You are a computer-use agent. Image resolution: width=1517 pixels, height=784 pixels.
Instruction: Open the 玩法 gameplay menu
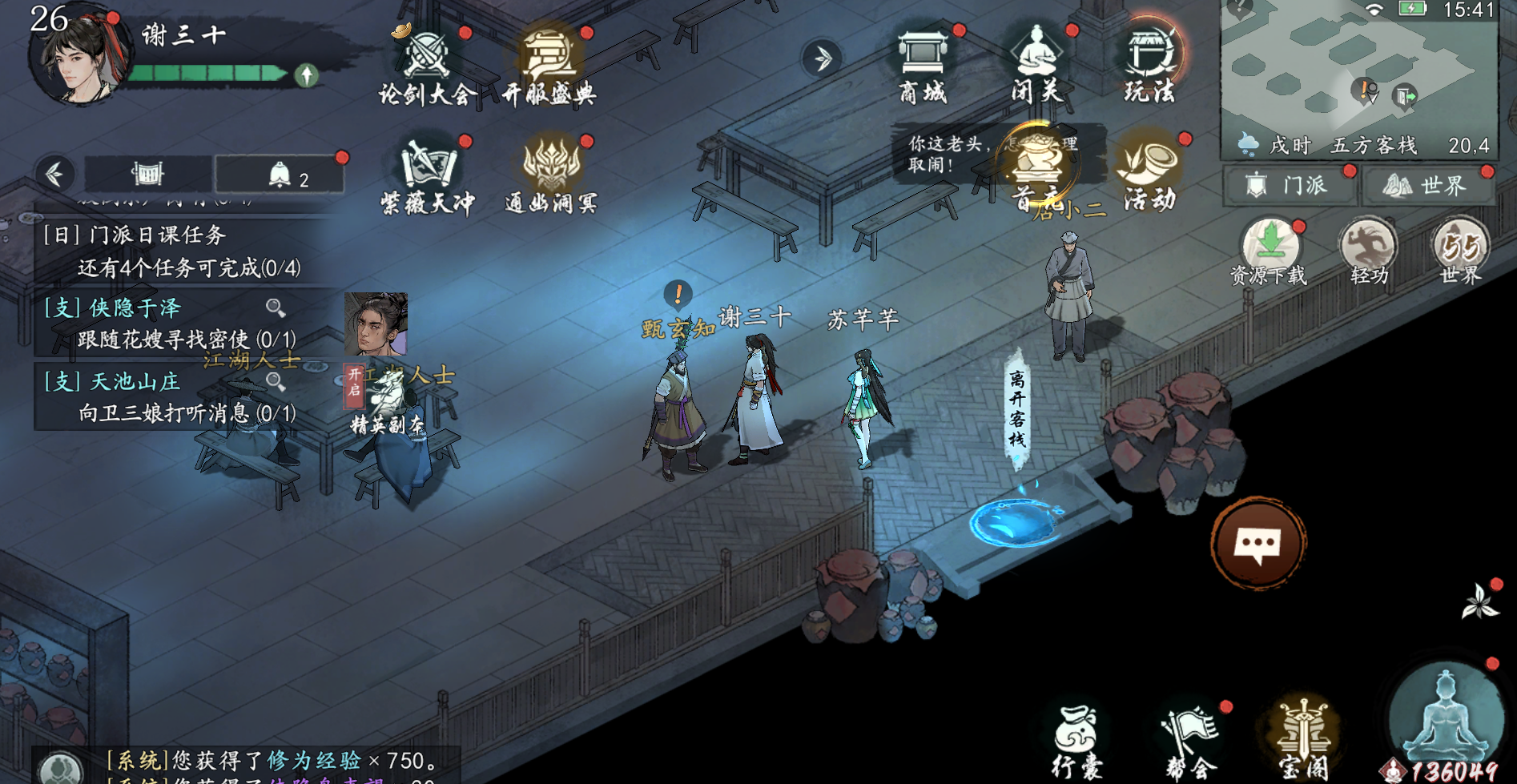tap(1150, 66)
